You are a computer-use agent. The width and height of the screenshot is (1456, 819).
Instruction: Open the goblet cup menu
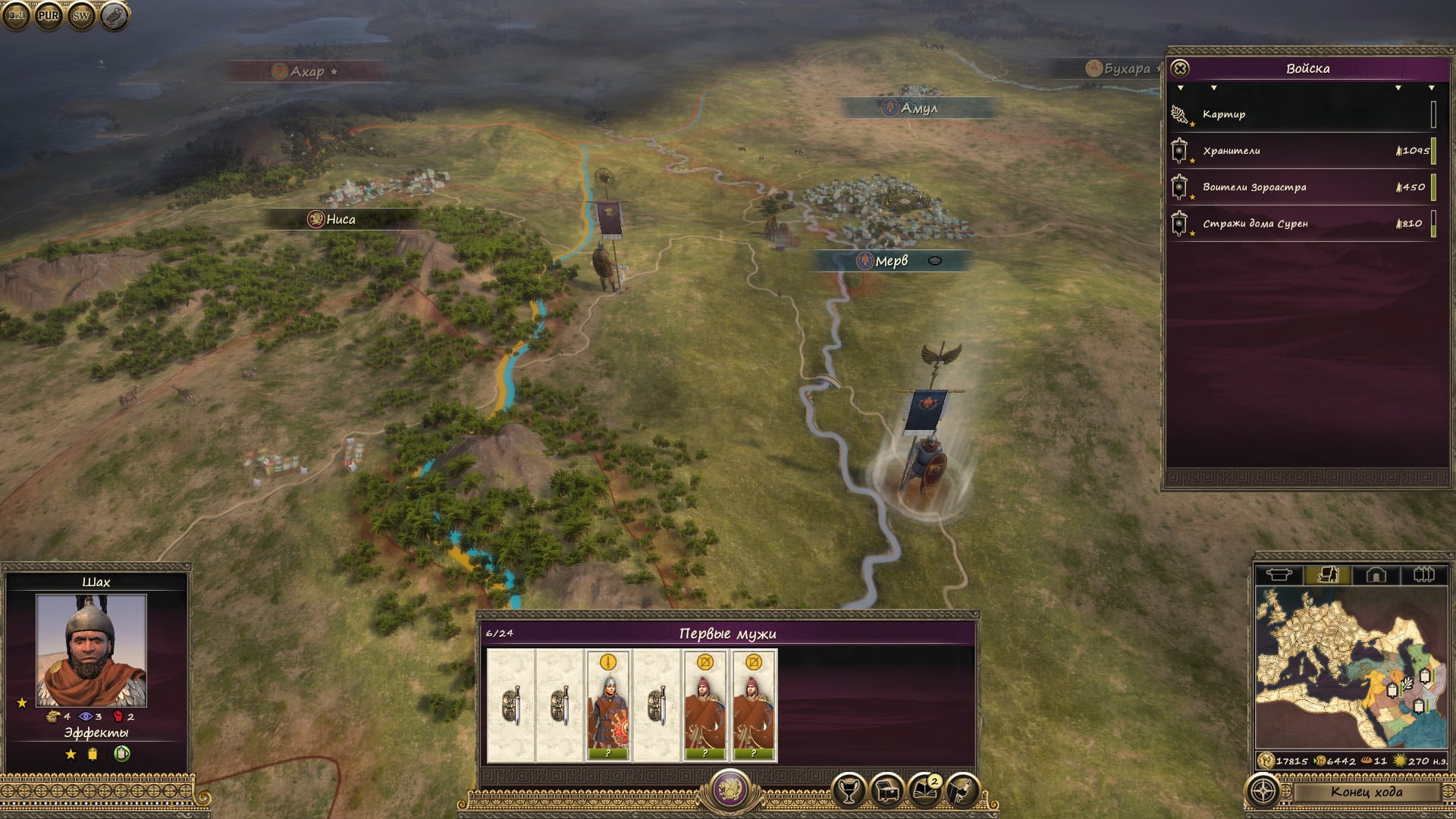click(849, 791)
